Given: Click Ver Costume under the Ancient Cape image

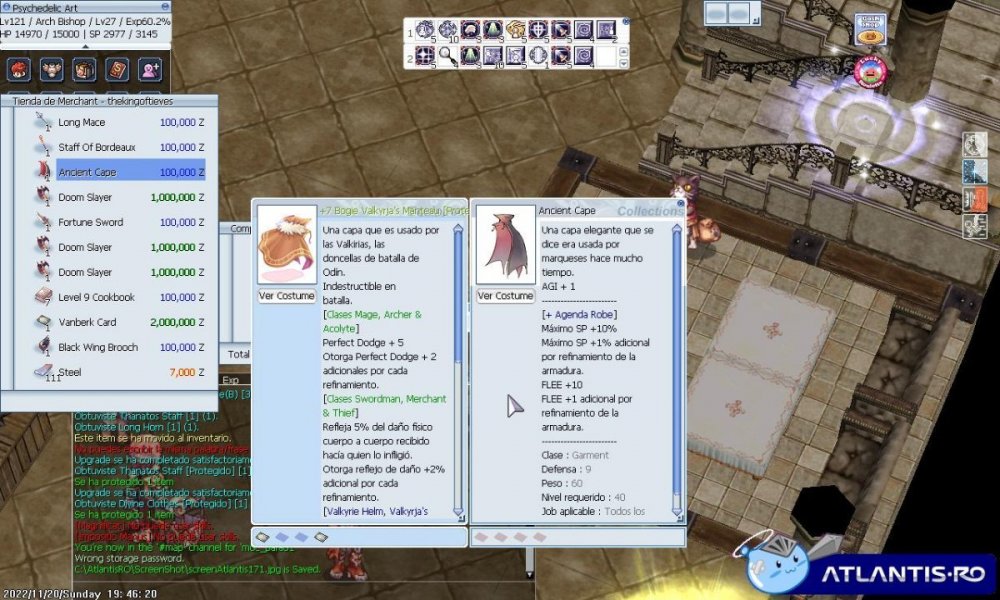Looking at the screenshot, I should 505,296.
